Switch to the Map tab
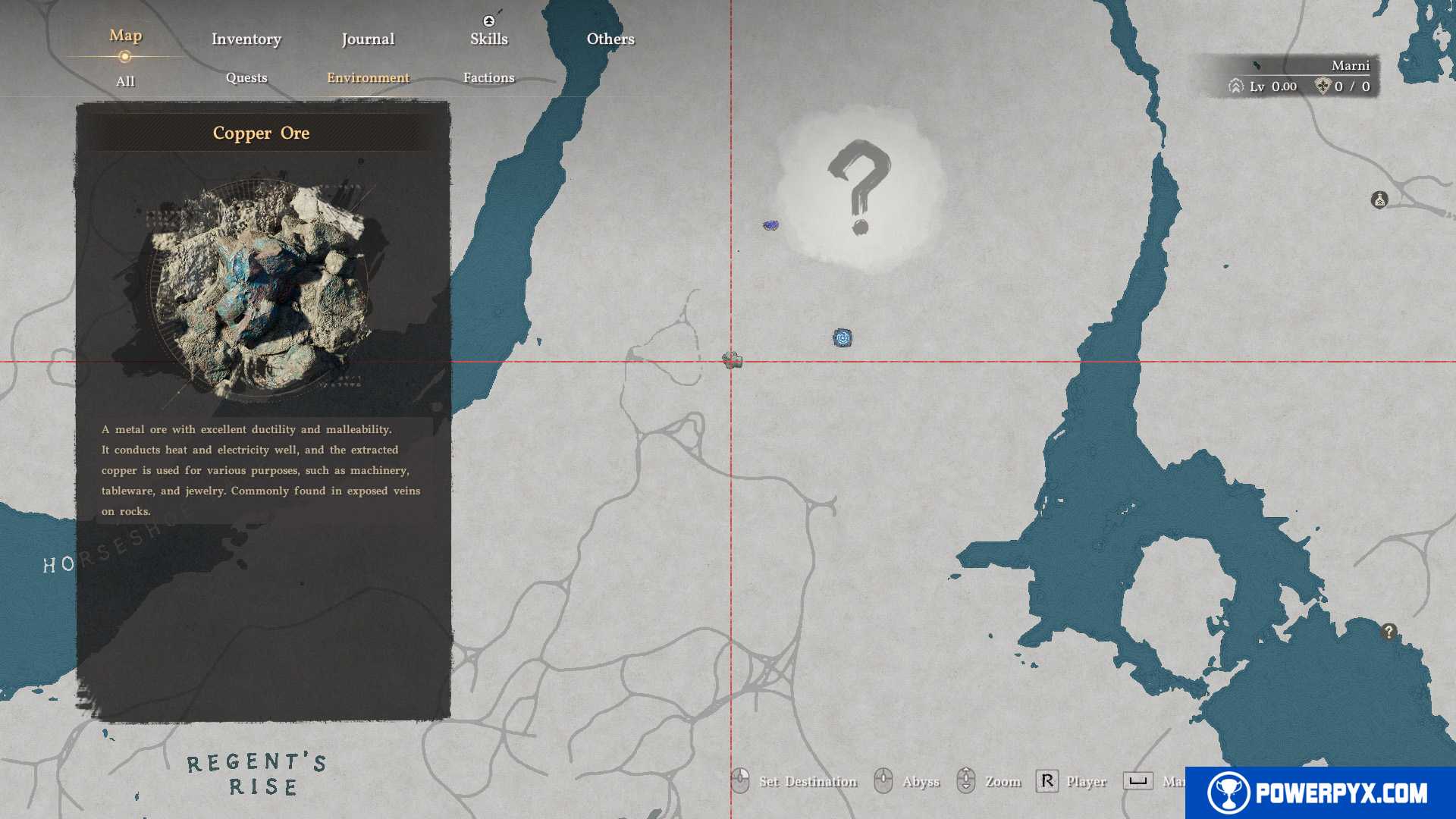The width and height of the screenshot is (1456, 819). click(125, 36)
